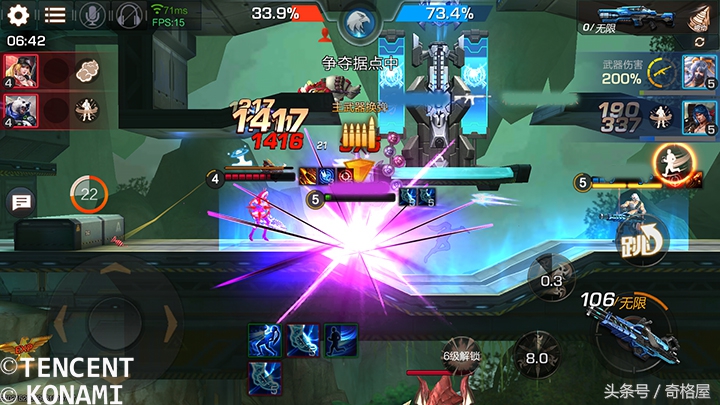Toggle the headphone voice chat
The image size is (720, 405).
[x=128, y=15]
